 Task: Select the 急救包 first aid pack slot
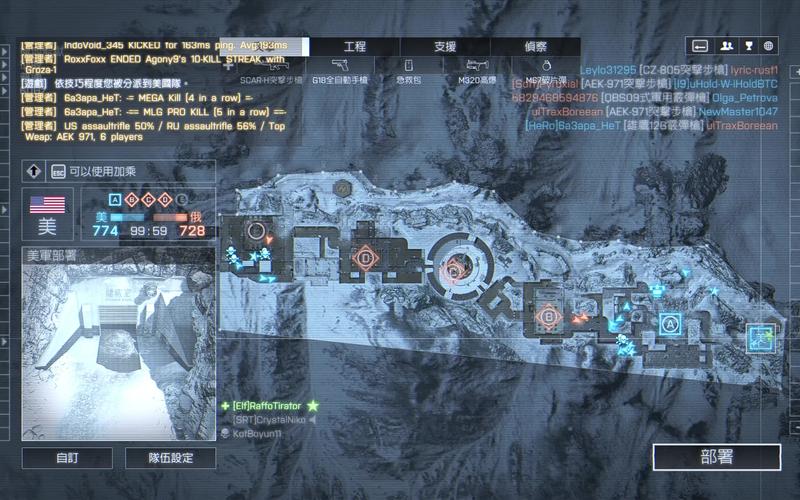[x=406, y=69]
